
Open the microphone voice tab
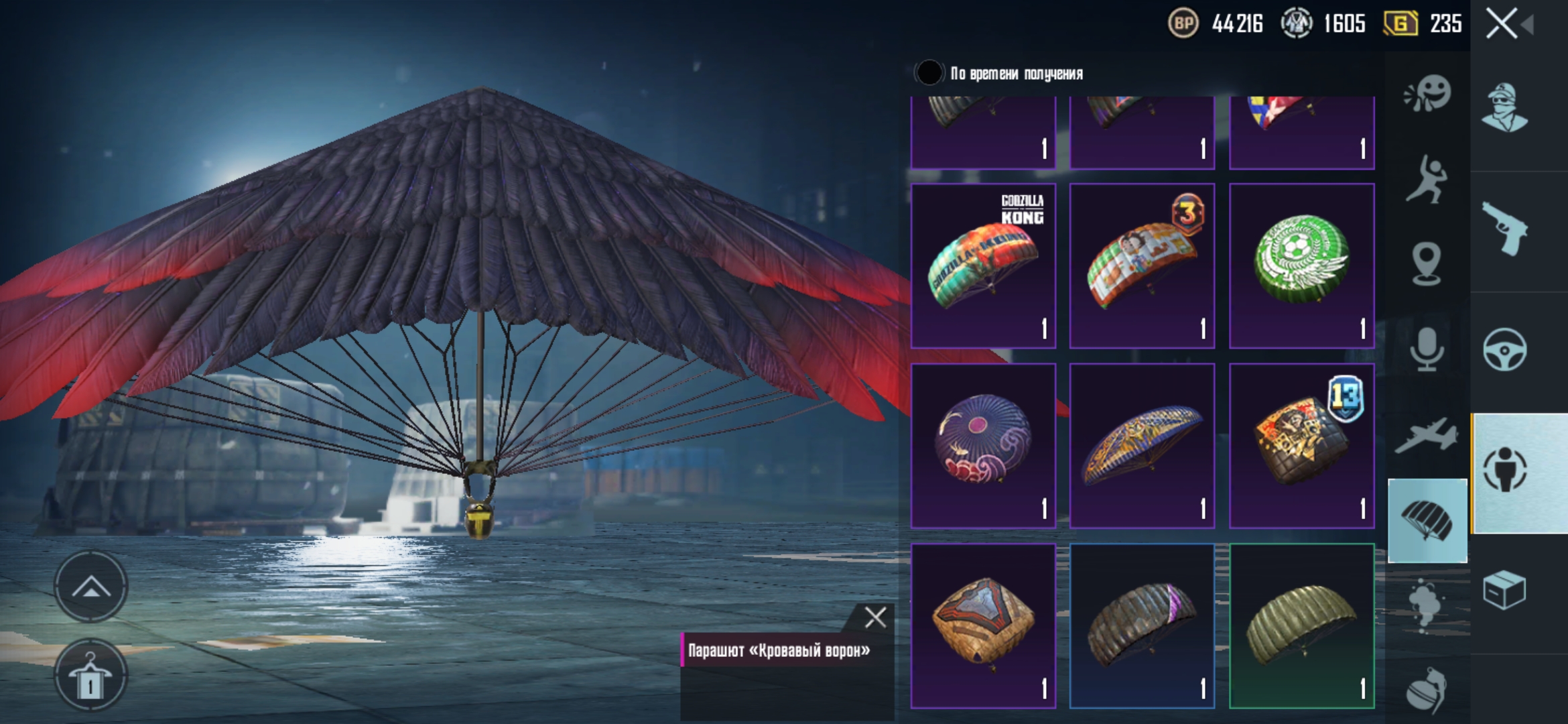click(1427, 349)
